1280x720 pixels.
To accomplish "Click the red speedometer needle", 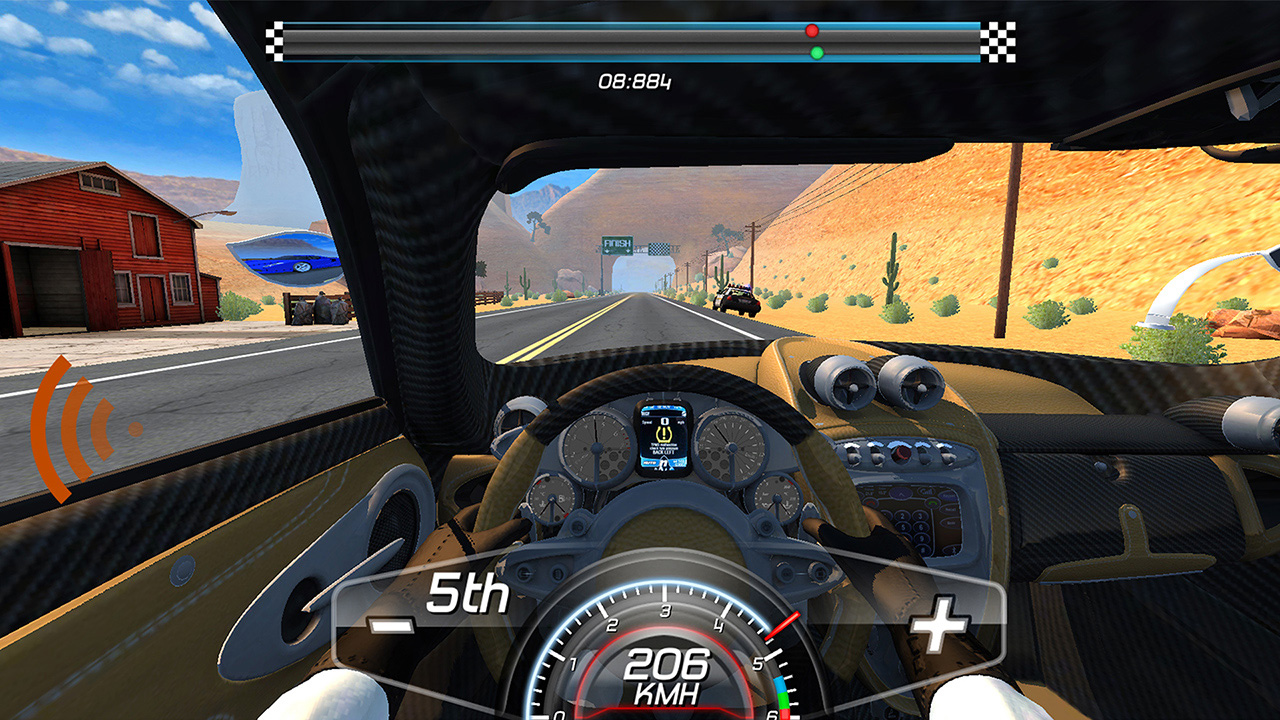I will [x=782, y=624].
